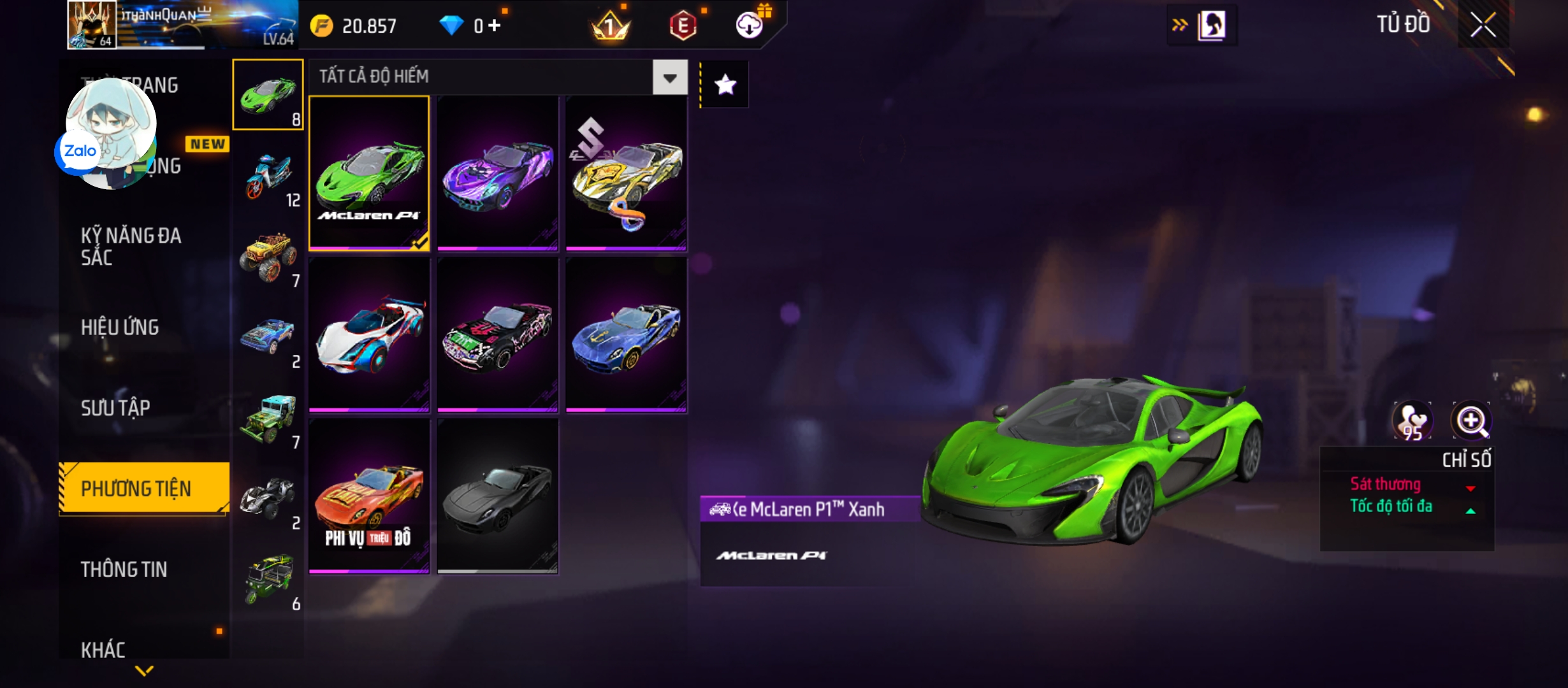Screen dimensions: 1568x688
Task: Open Kỹ Năng Đa Sắc section
Action: 131,246
